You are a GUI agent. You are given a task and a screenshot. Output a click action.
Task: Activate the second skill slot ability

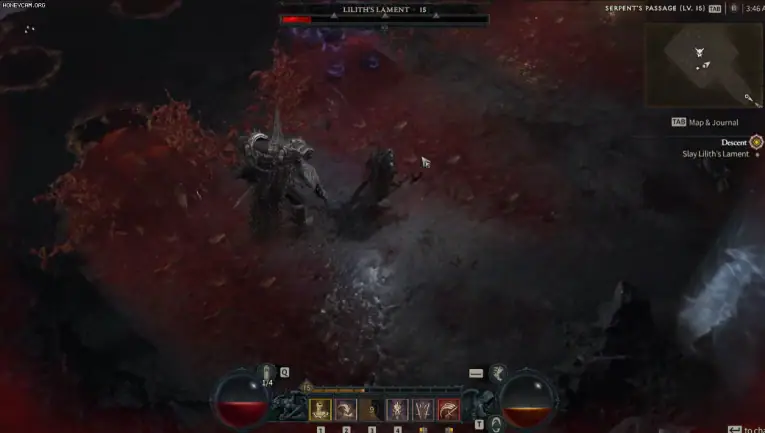pyautogui.click(x=346, y=408)
